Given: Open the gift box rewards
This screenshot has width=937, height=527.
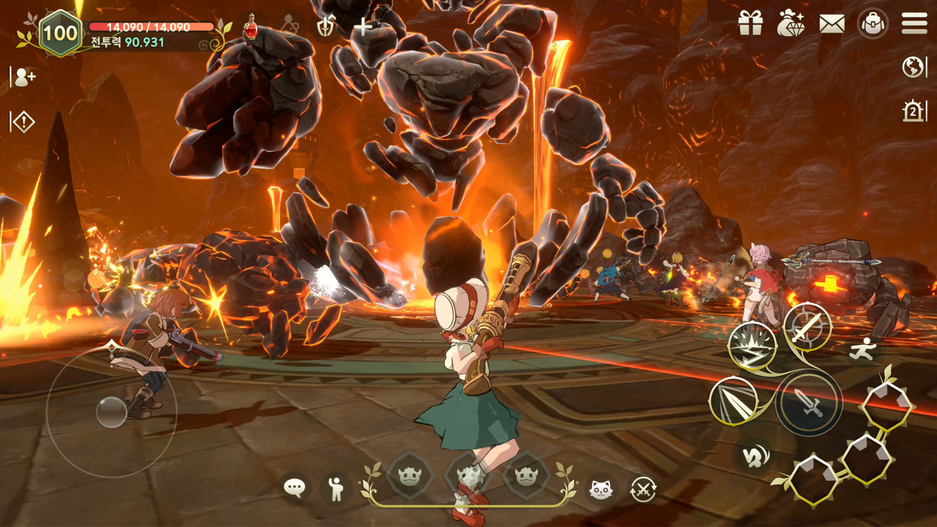Looking at the screenshot, I should [x=751, y=24].
